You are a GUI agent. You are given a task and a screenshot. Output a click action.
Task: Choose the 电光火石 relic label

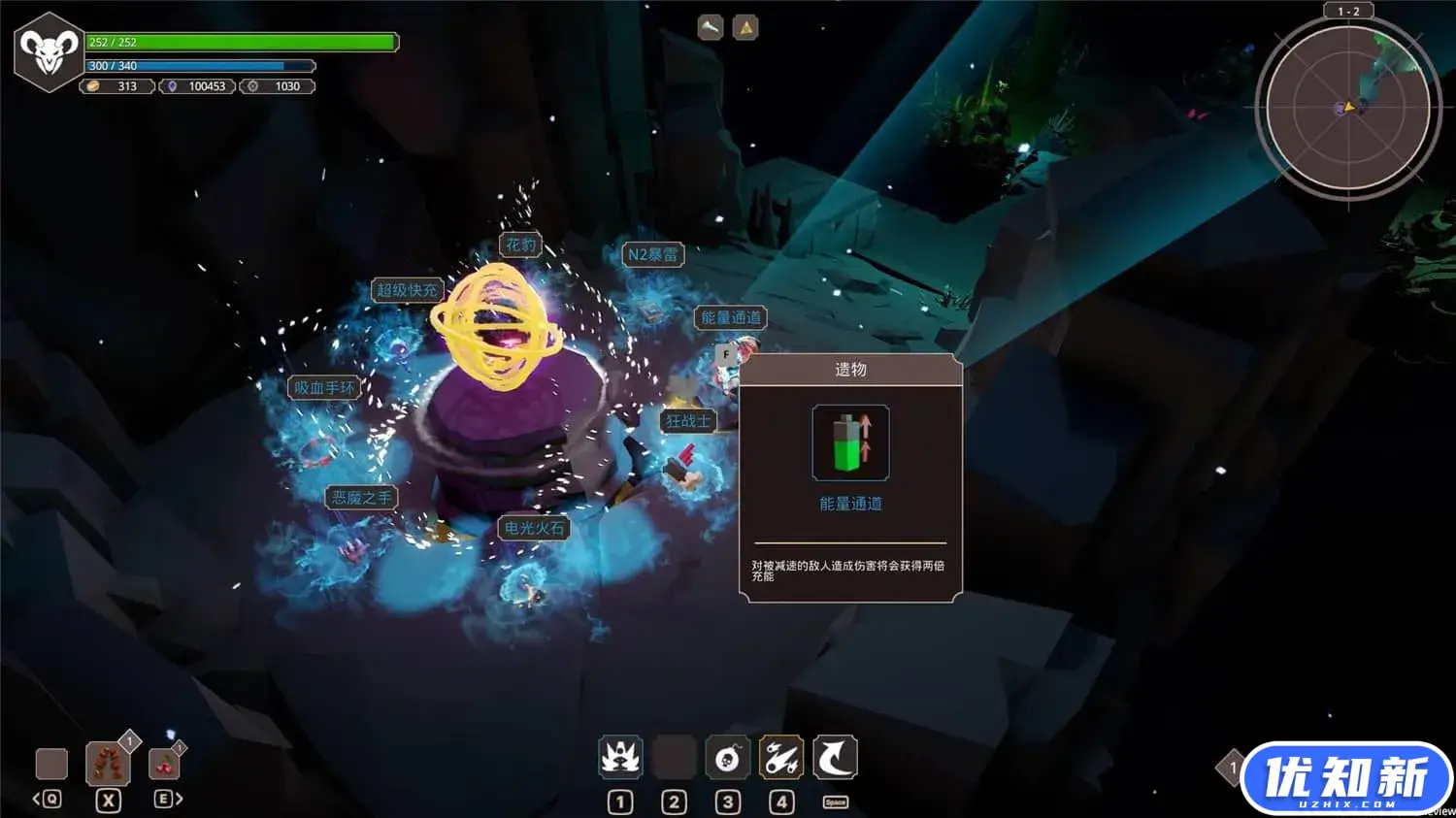click(x=534, y=528)
